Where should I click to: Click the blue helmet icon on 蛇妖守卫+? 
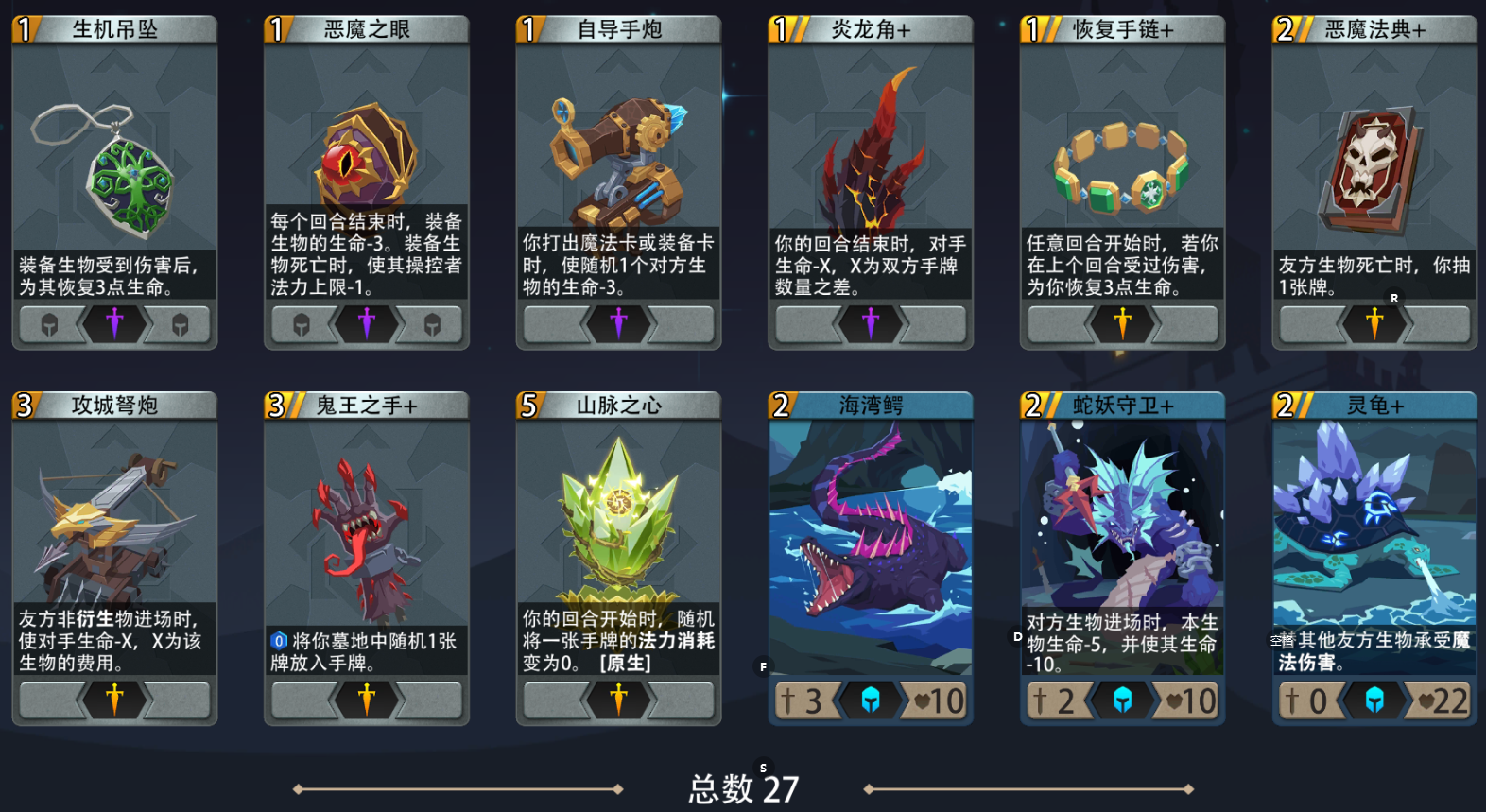click(1123, 700)
